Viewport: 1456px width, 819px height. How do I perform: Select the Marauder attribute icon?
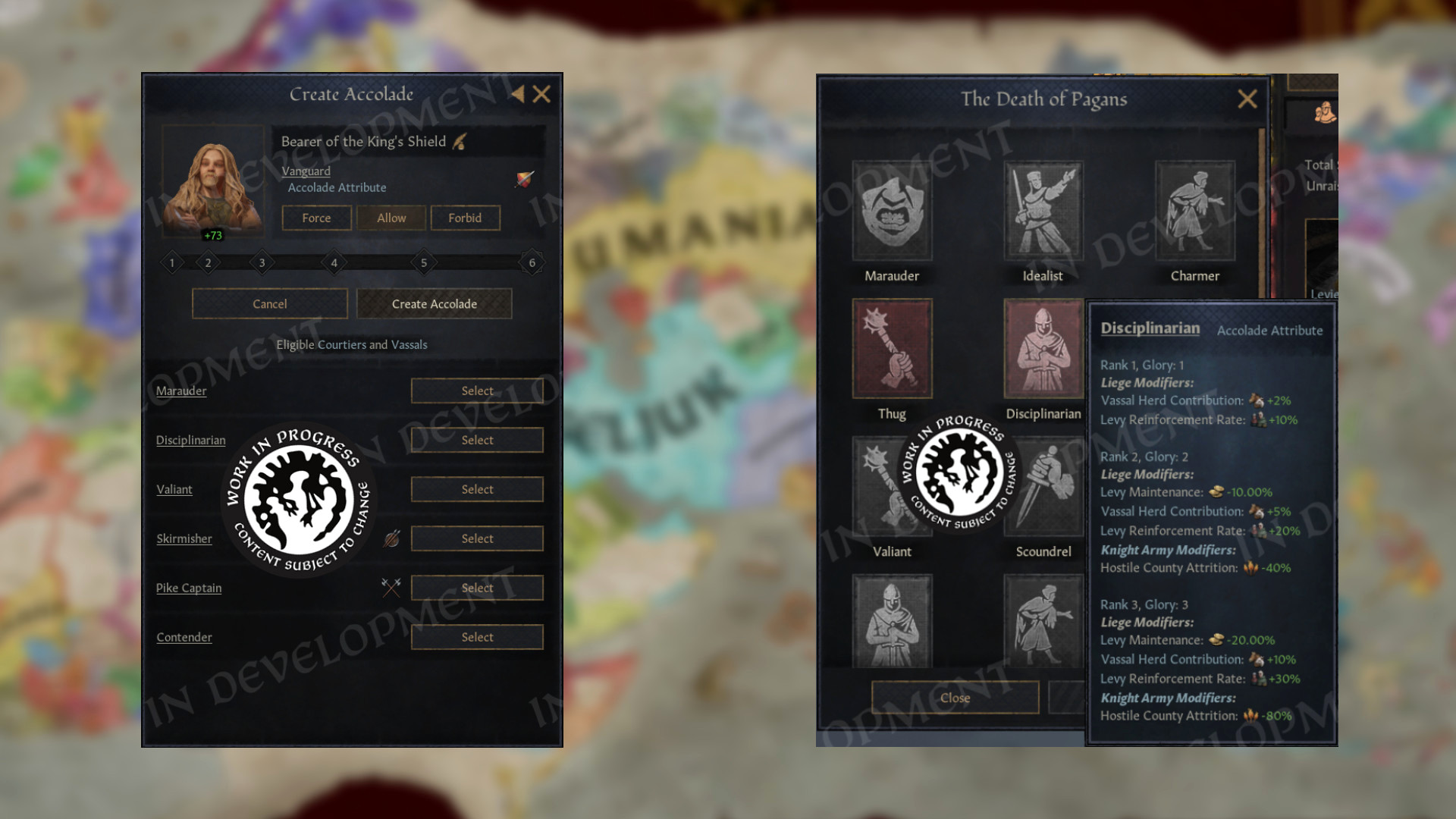tap(892, 211)
